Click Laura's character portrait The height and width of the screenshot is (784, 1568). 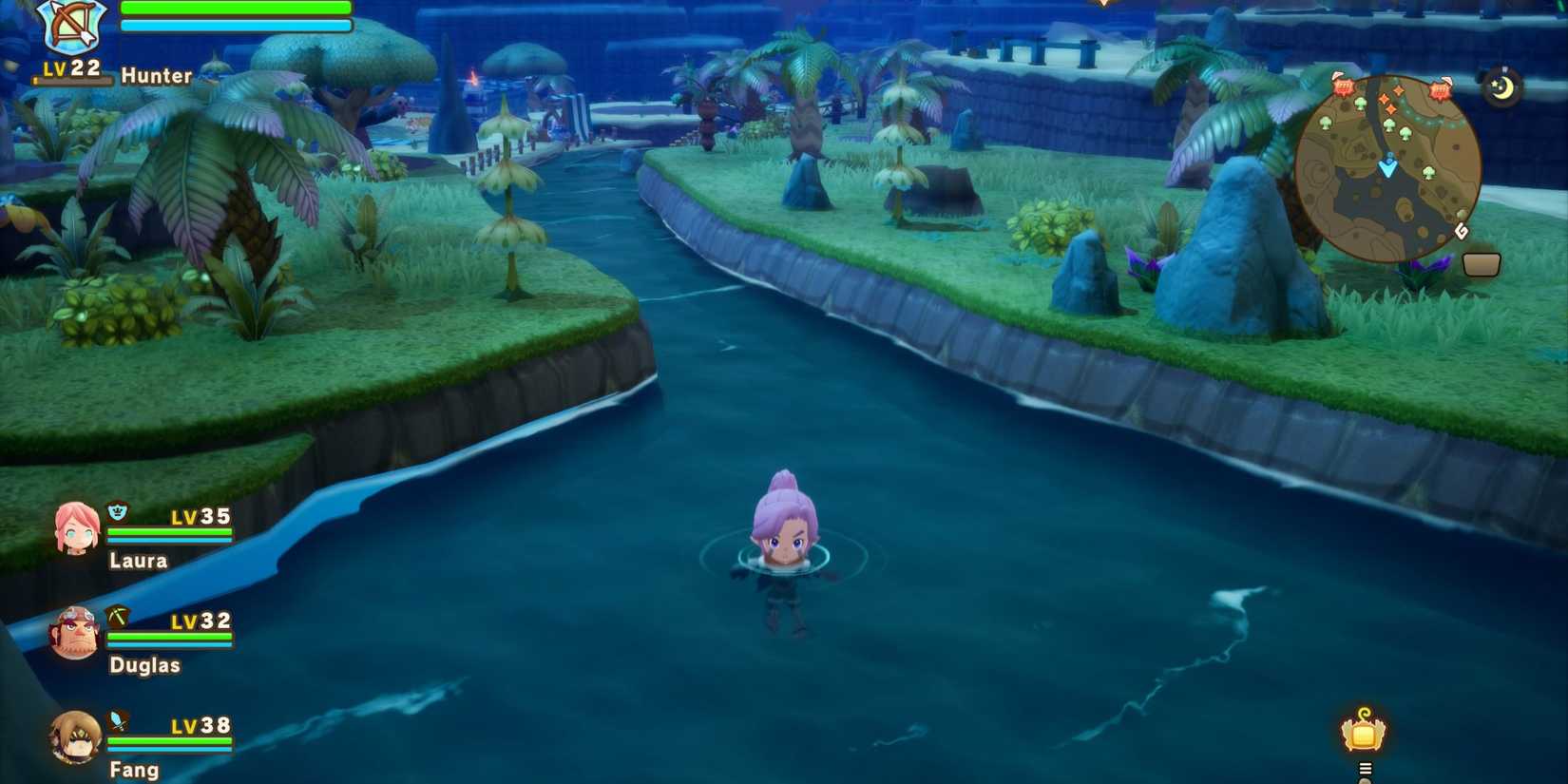[x=76, y=528]
